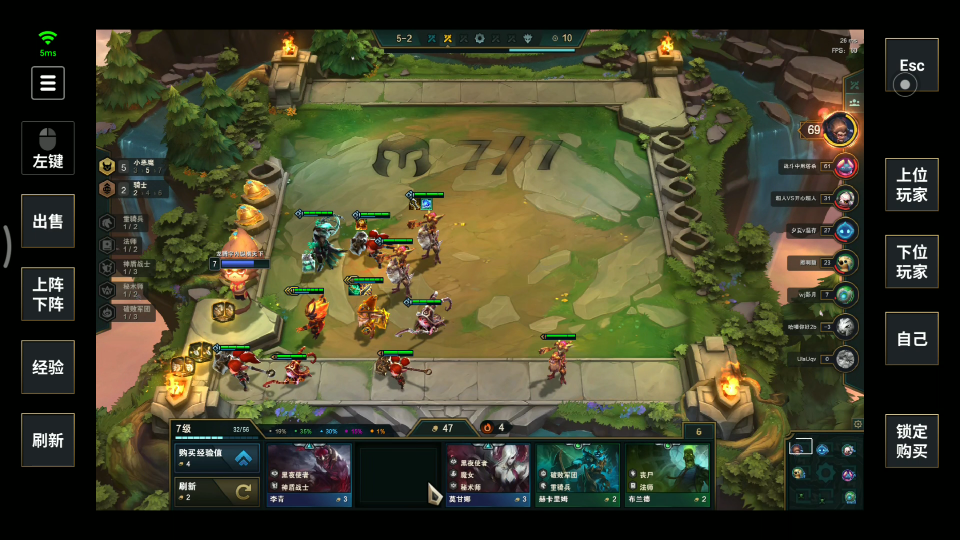Image resolution: width=960 pixels, height=540 pixels.
Task: Buy the 布兰德 champion card
Action: tap(666, 475)
